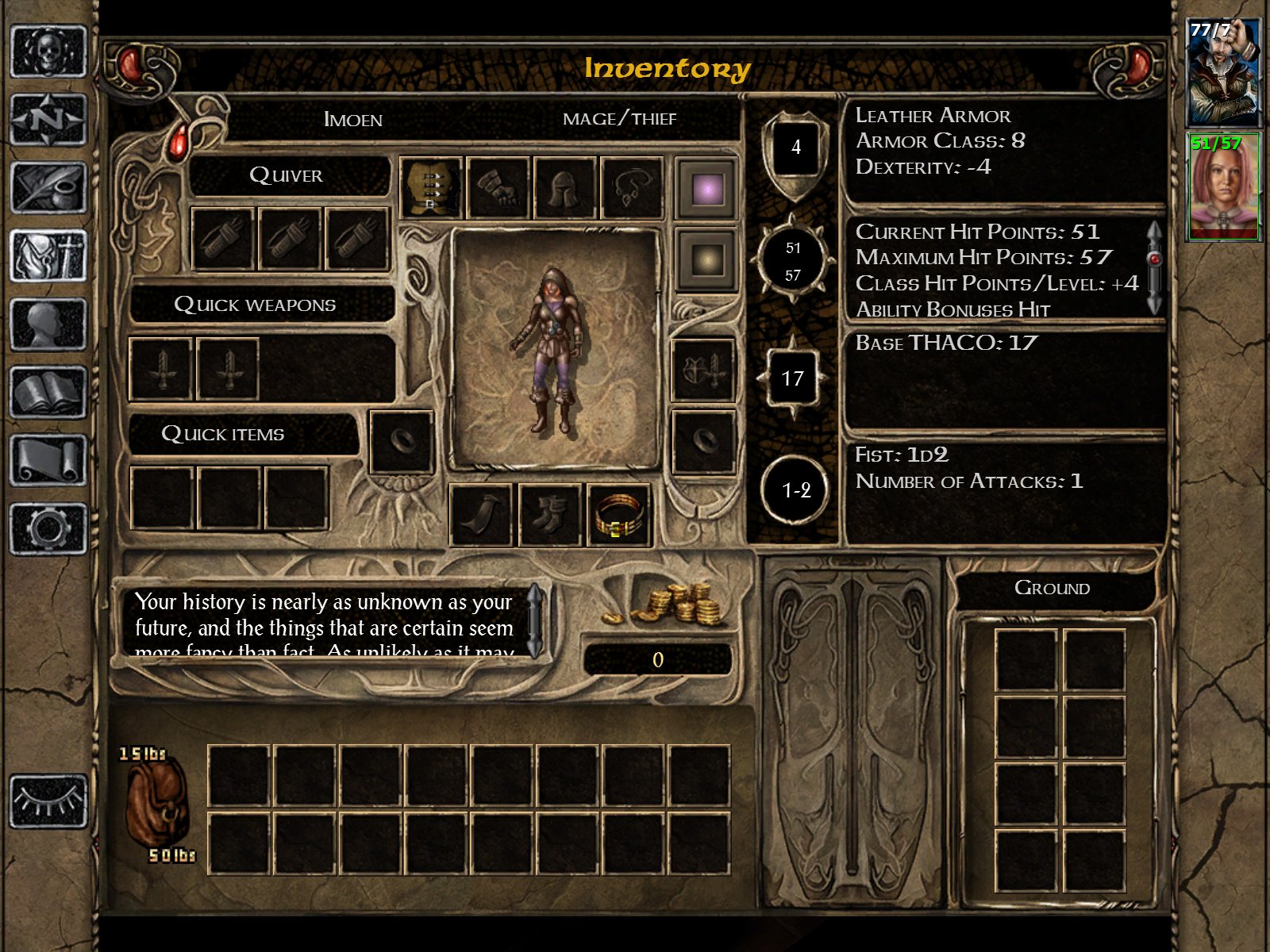Viewport: 1270px width, 952px height.
Task: Click the shield off-hand slot
Action: [703, 369]
